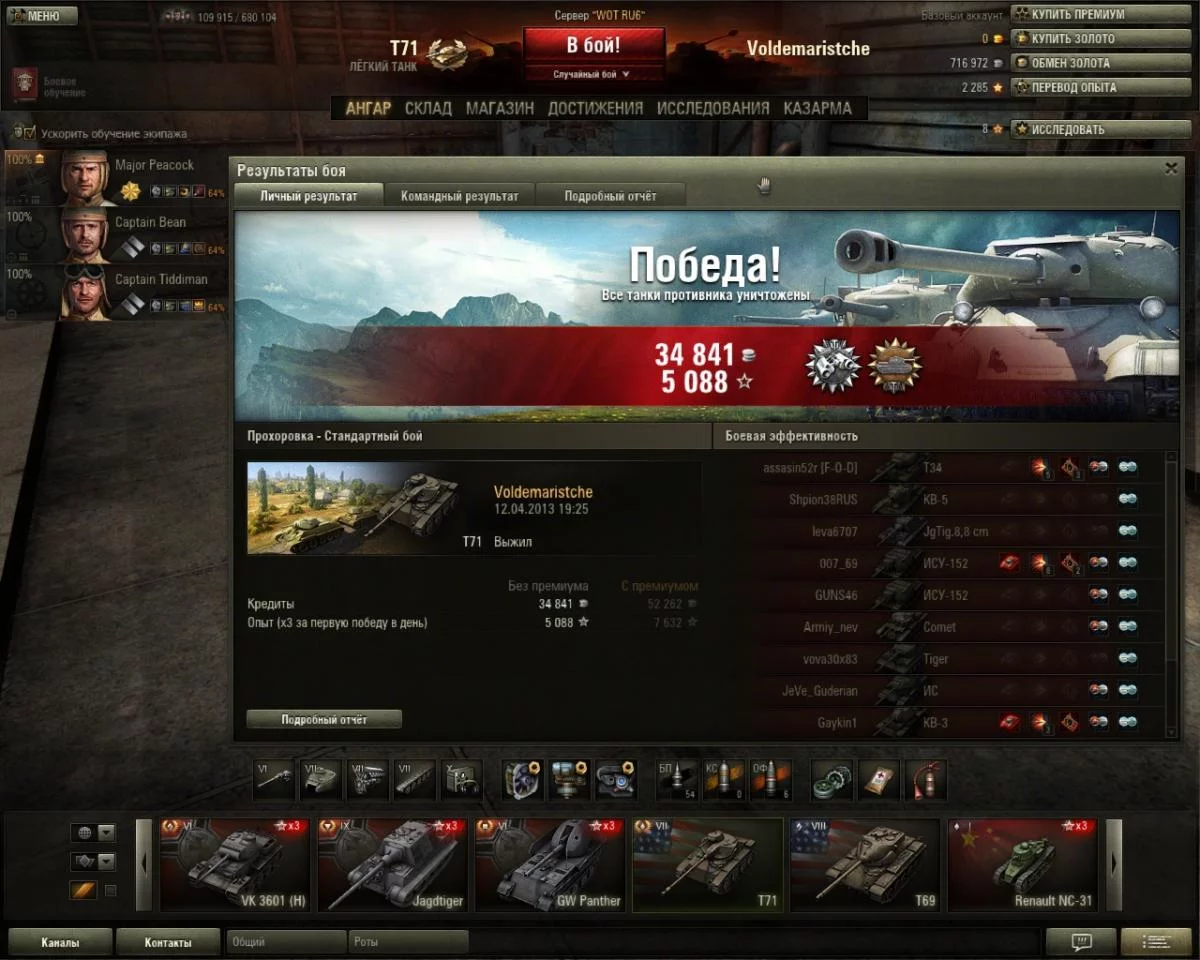The image size is (1200, 960).
Task: Click the Подробный отчёт button below credits
Action: [324, 719]
